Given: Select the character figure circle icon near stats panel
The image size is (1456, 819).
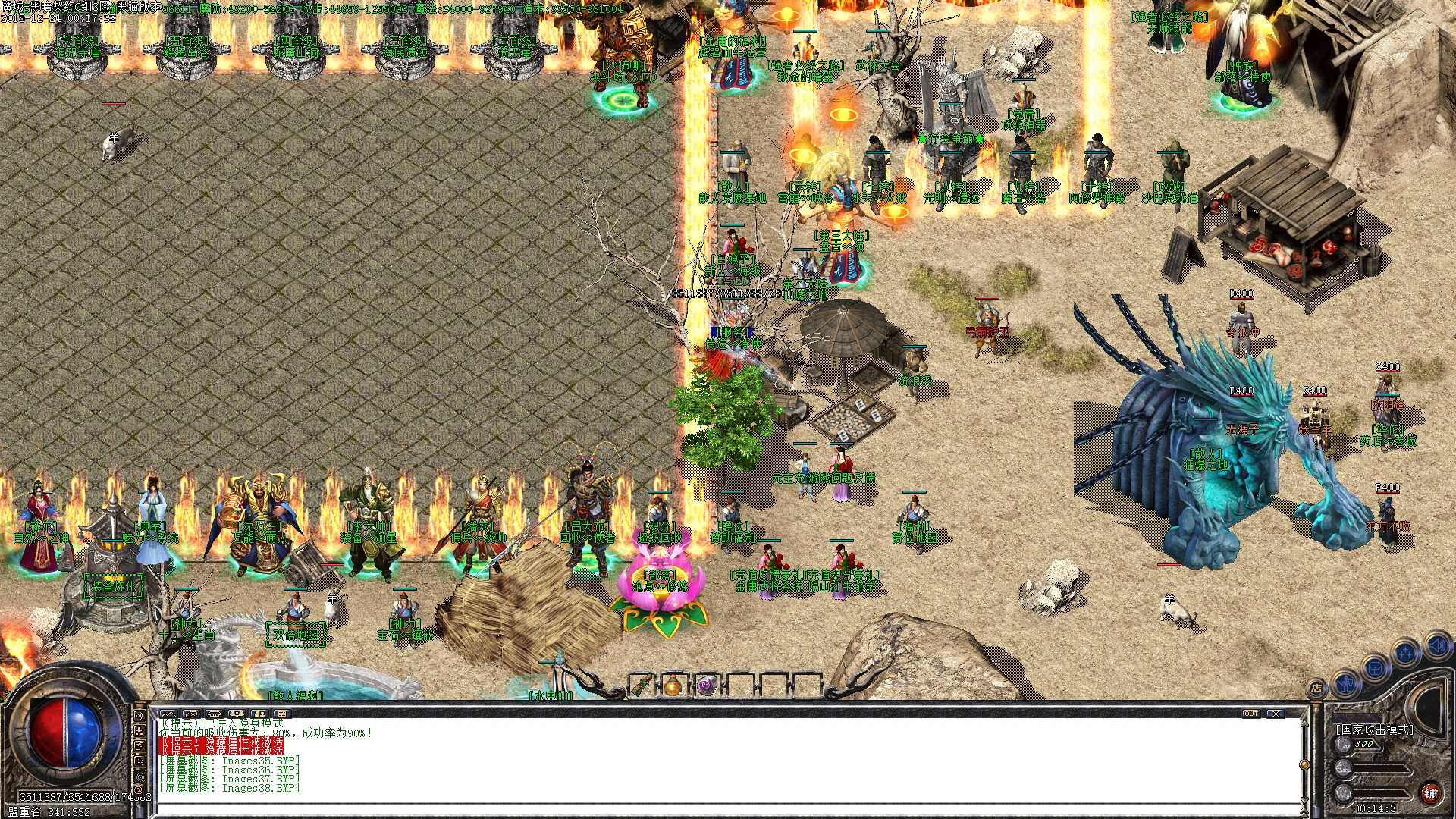Looking at the screenshot, I should 1347,686.
